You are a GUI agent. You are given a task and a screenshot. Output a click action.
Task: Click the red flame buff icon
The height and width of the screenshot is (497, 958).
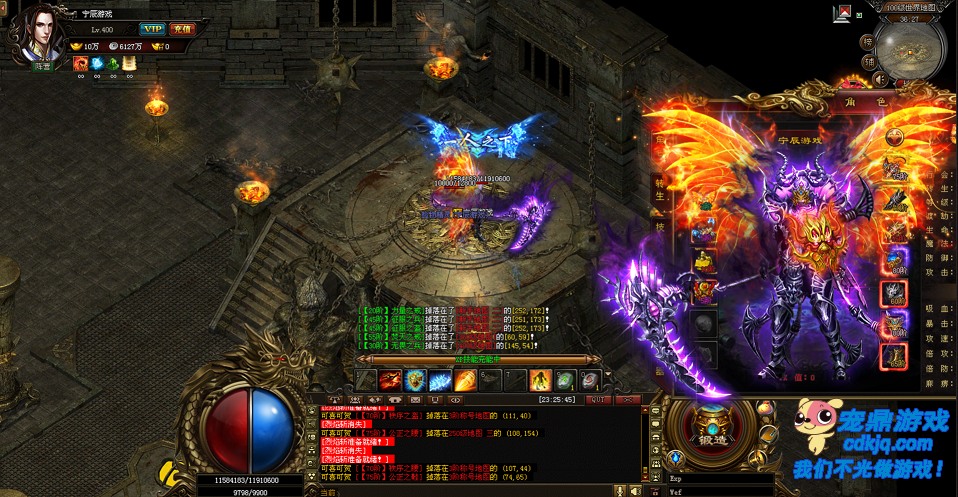tap(80, 63)
